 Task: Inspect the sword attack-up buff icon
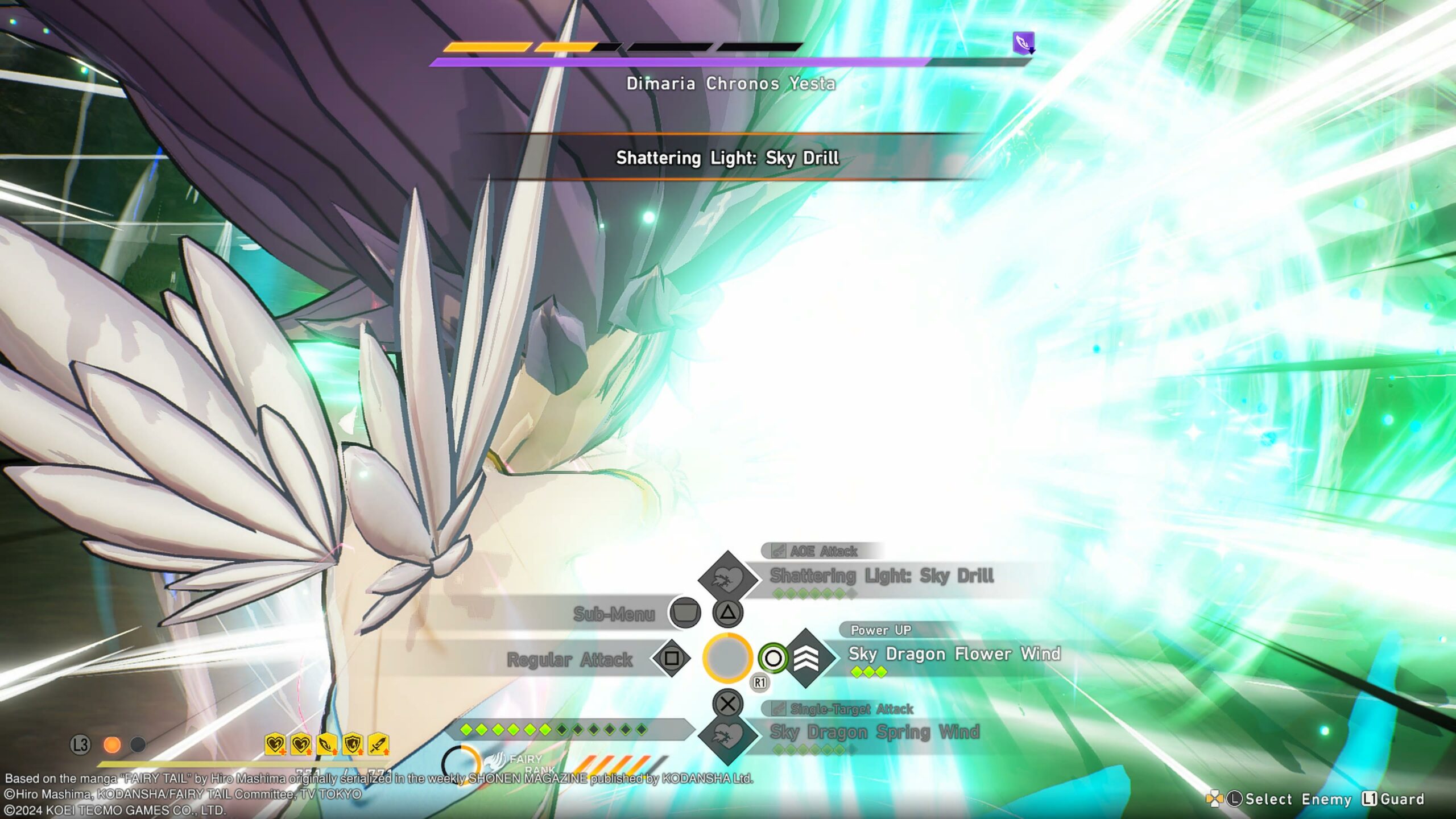(x=378, y=744)
